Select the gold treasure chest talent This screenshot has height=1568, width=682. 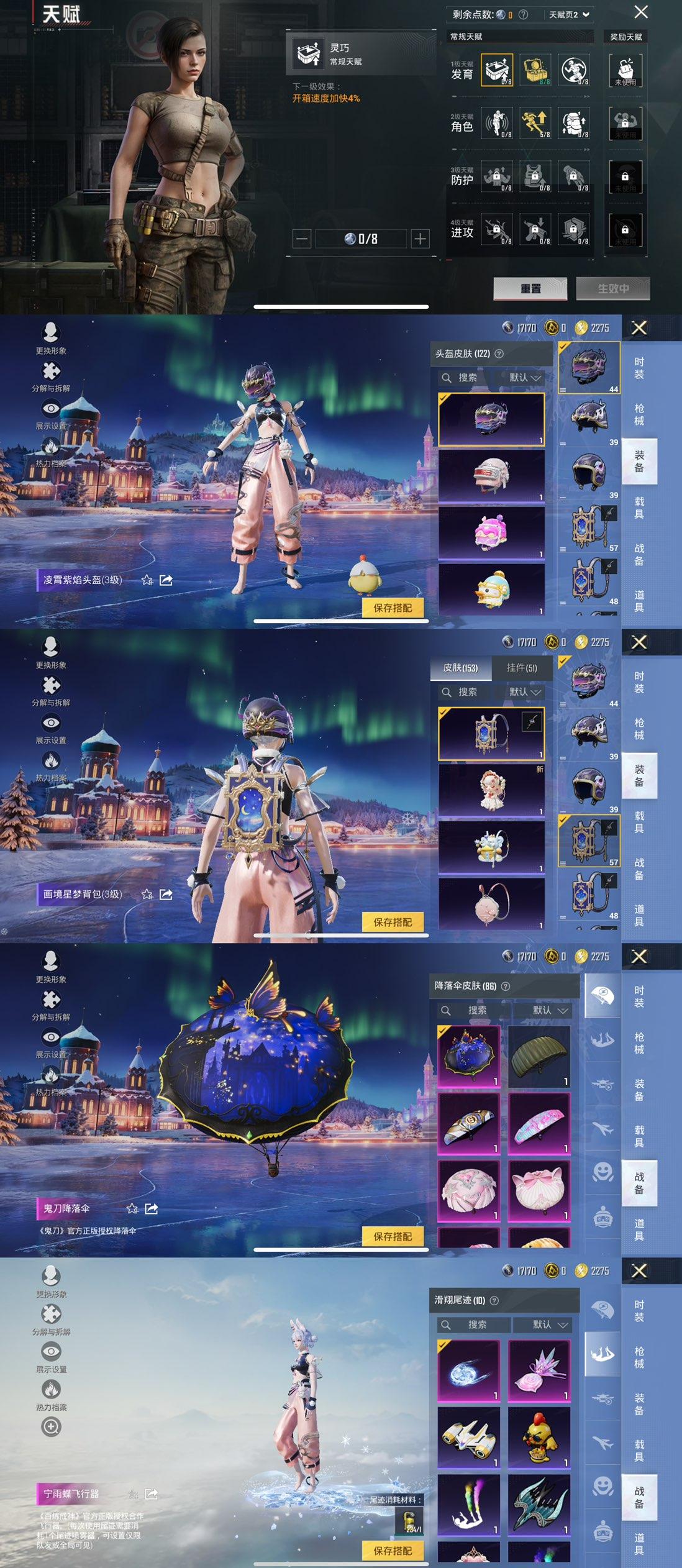535,70
